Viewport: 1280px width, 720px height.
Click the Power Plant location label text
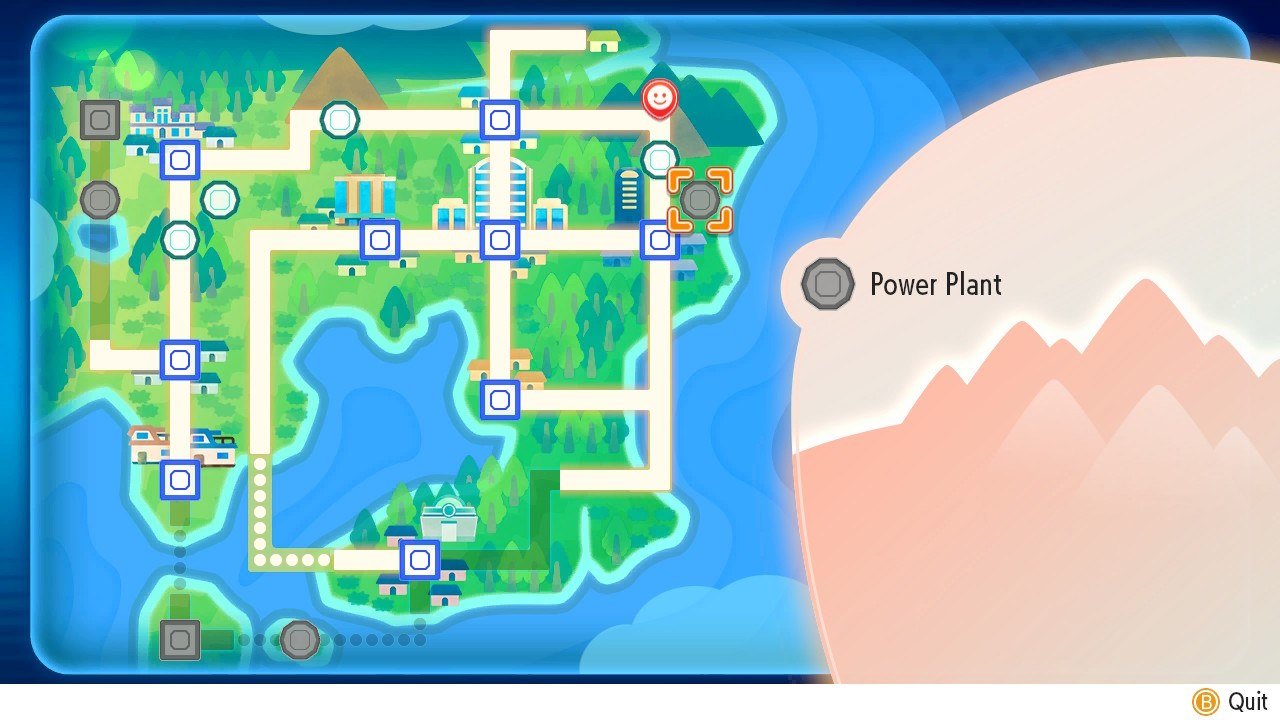[935, 285]
